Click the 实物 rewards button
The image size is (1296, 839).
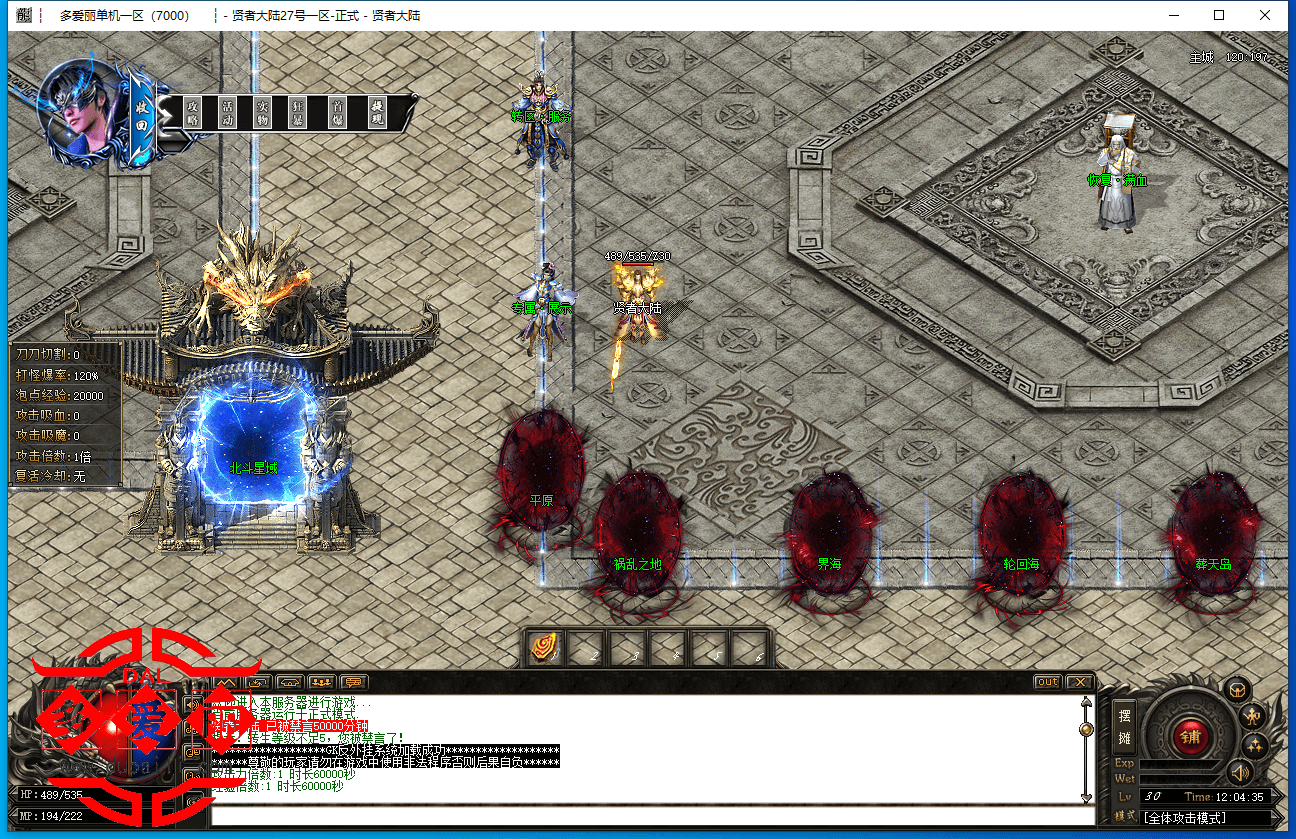point(262,112)
